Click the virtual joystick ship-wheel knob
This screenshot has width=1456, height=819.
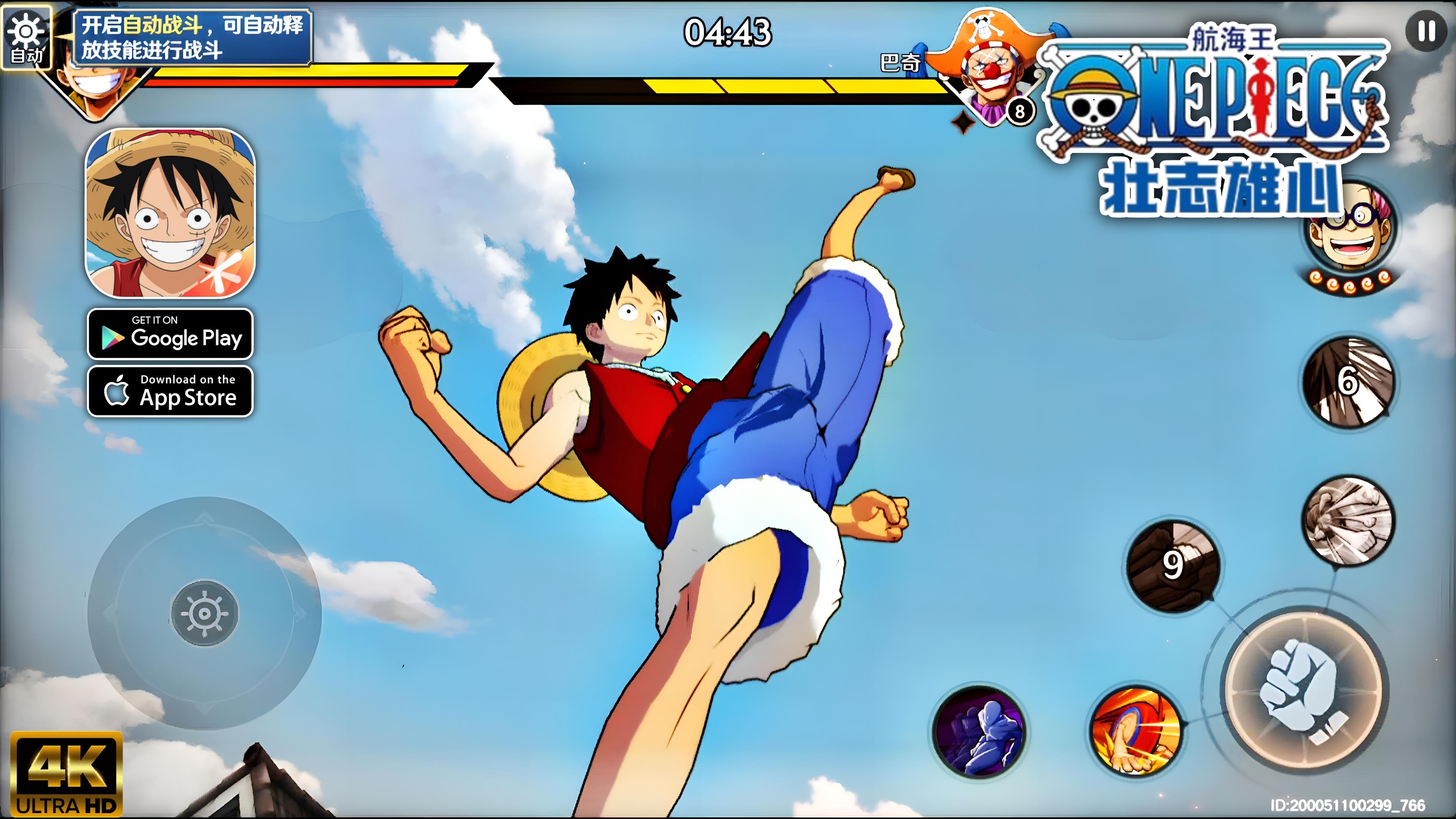[205, 613]
